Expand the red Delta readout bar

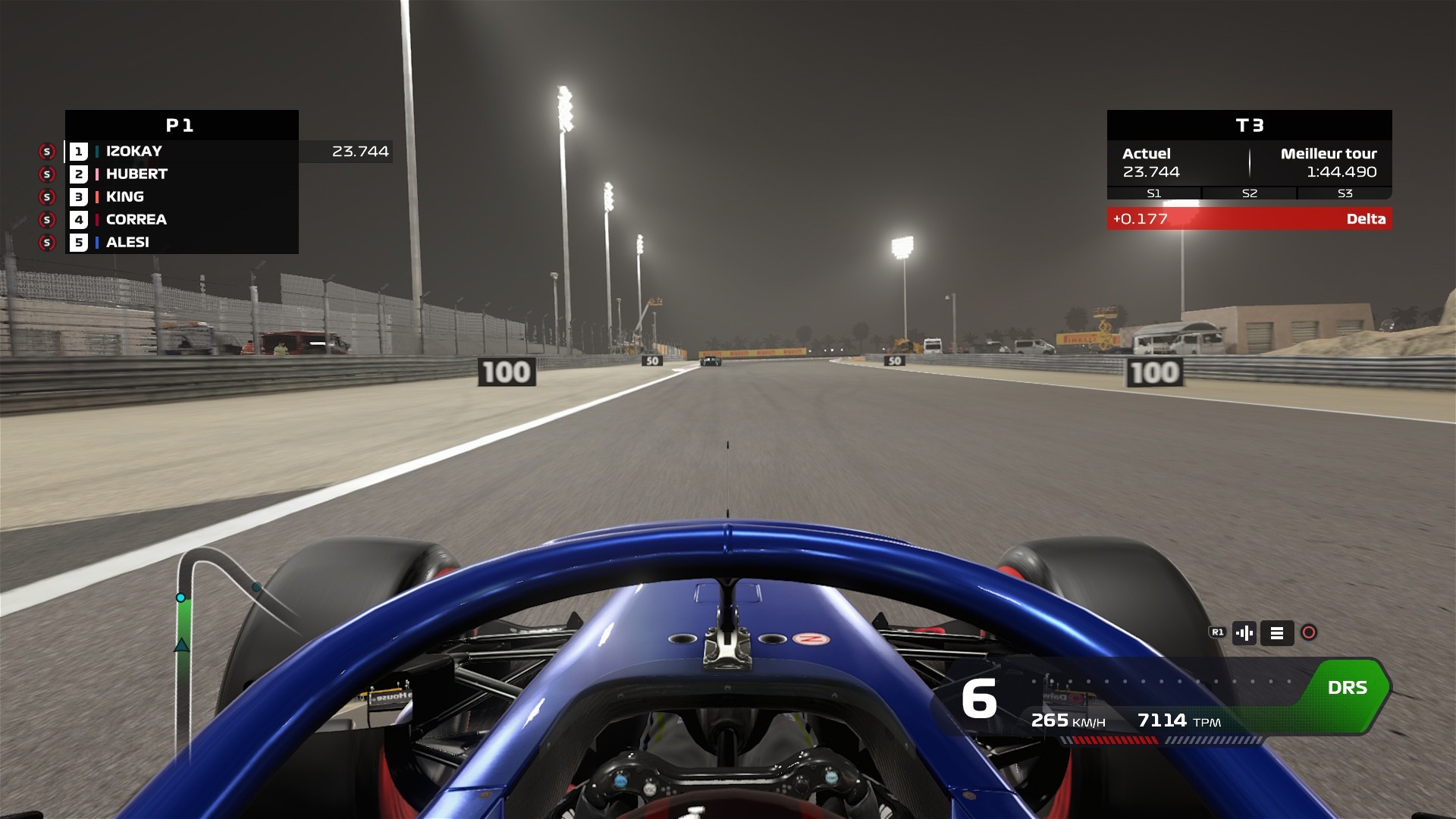[1248, 219]
